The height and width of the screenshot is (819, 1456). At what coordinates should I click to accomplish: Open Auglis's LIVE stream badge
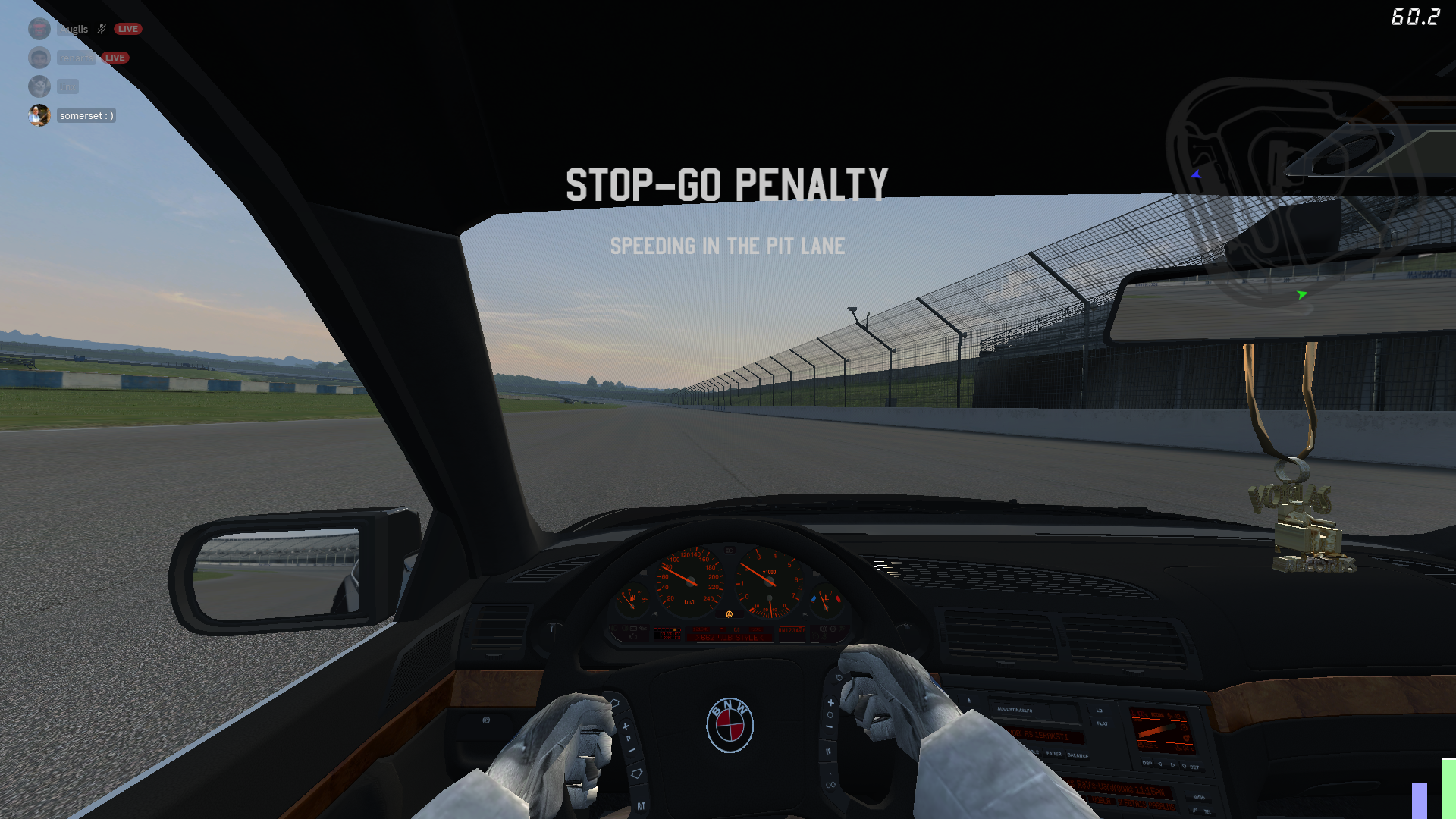click(127, 29)
